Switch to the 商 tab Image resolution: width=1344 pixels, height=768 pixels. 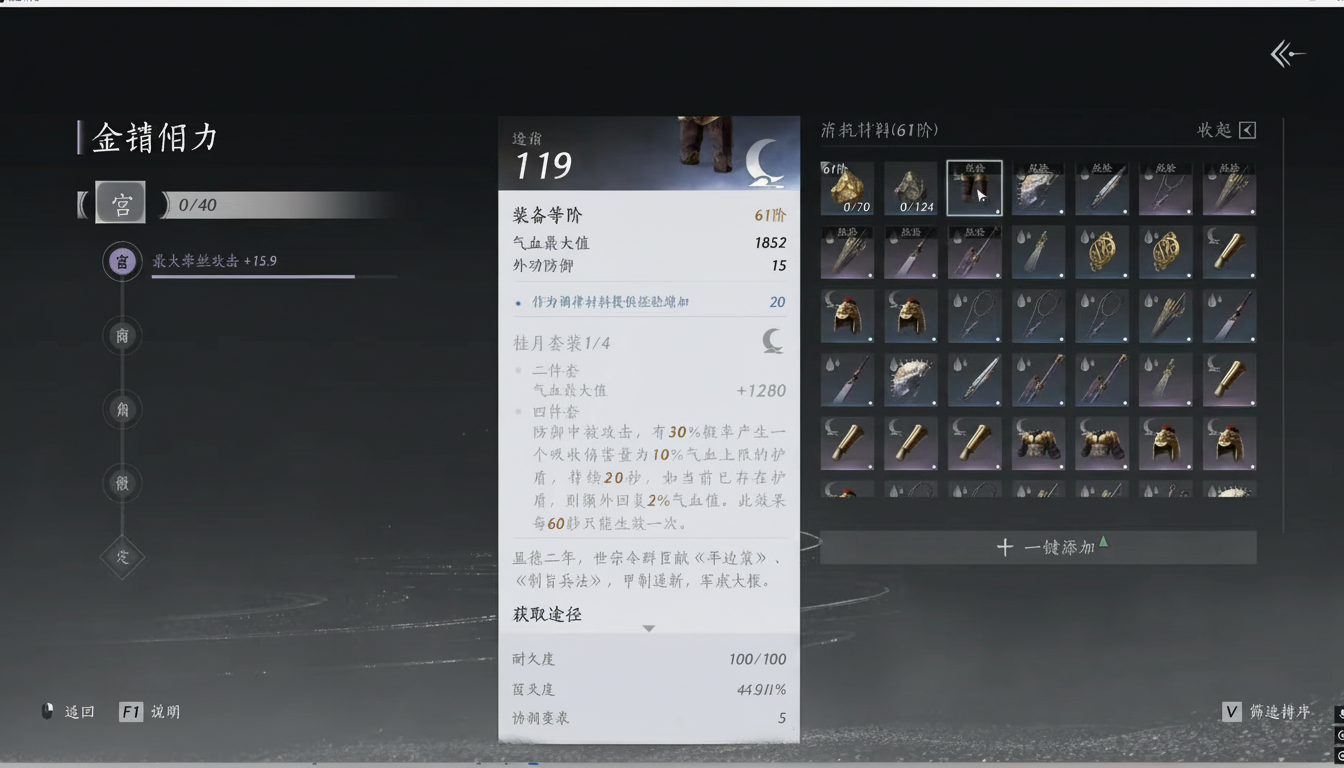[x=122, y=336]
